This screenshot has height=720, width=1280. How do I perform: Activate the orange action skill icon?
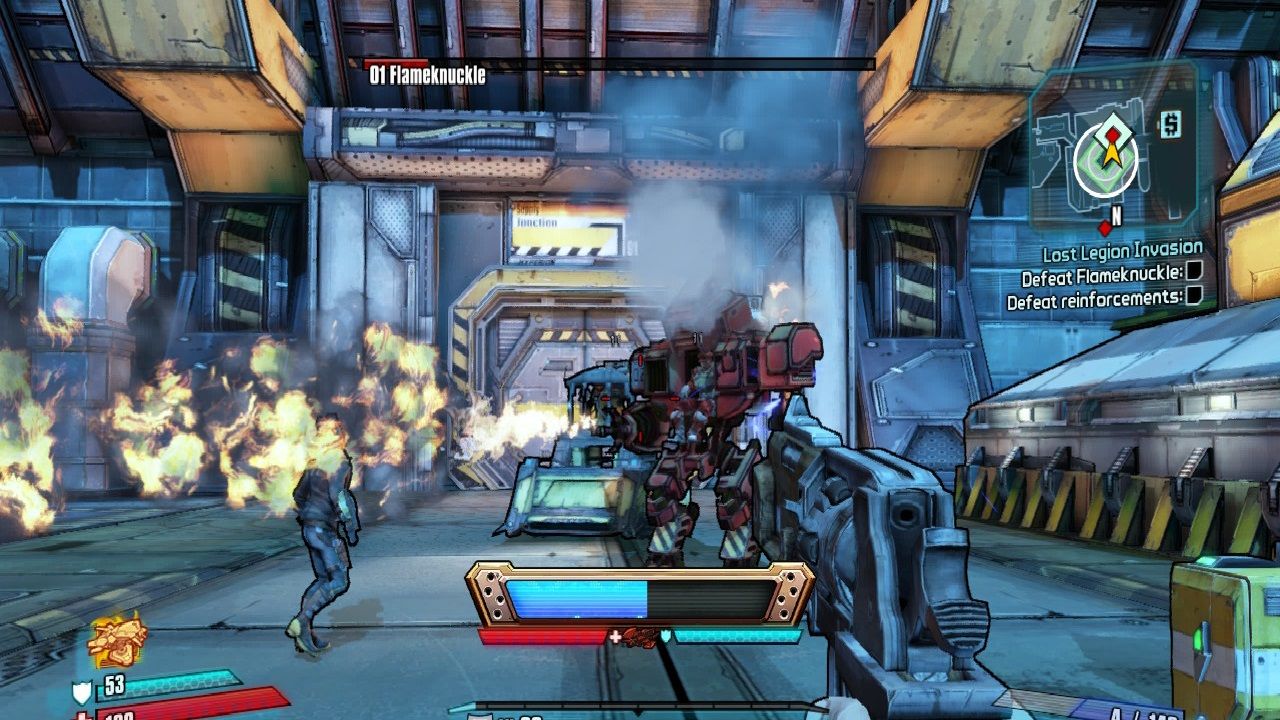pos(118,640)
